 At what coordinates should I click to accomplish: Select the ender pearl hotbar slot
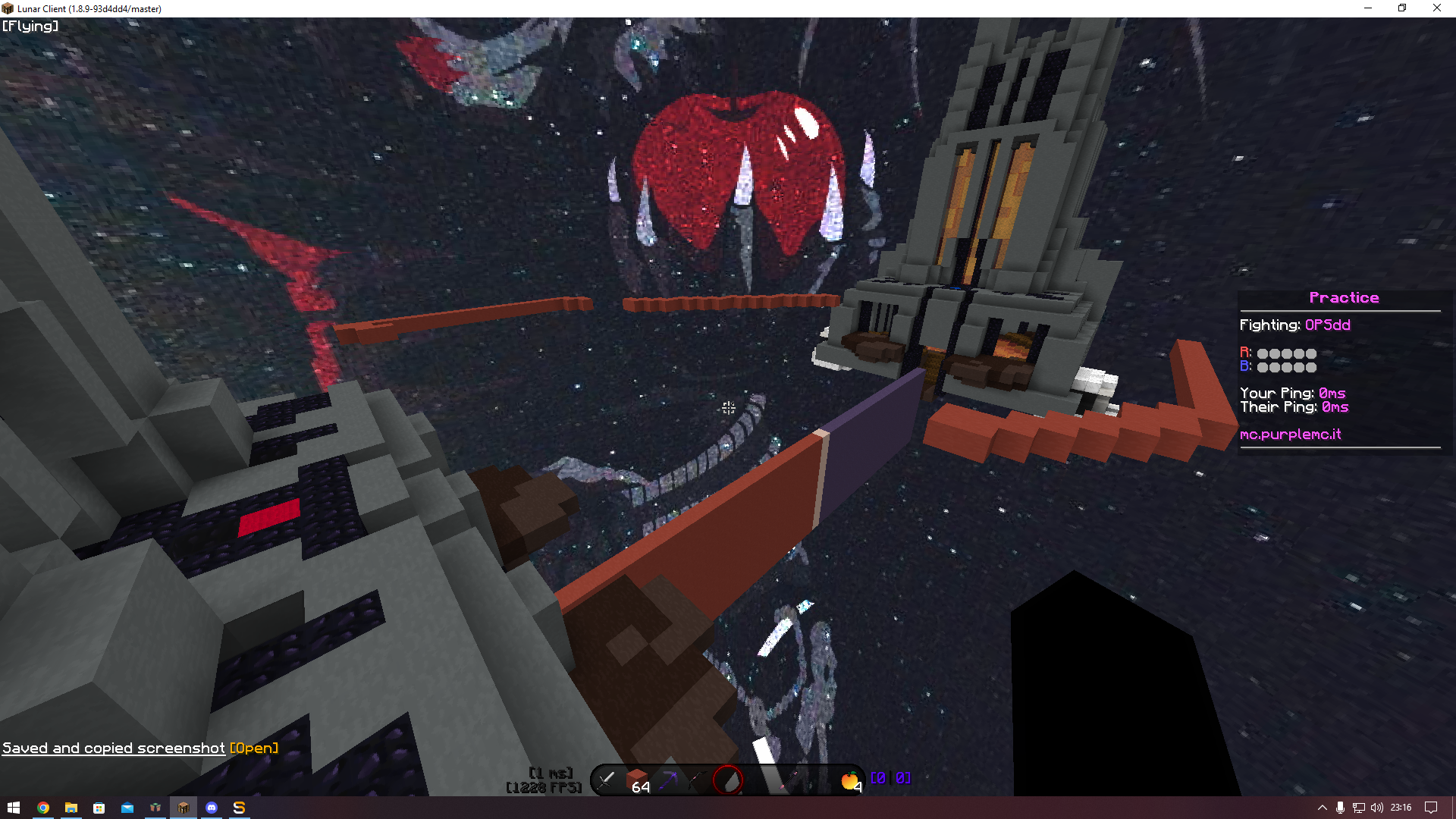730,779
